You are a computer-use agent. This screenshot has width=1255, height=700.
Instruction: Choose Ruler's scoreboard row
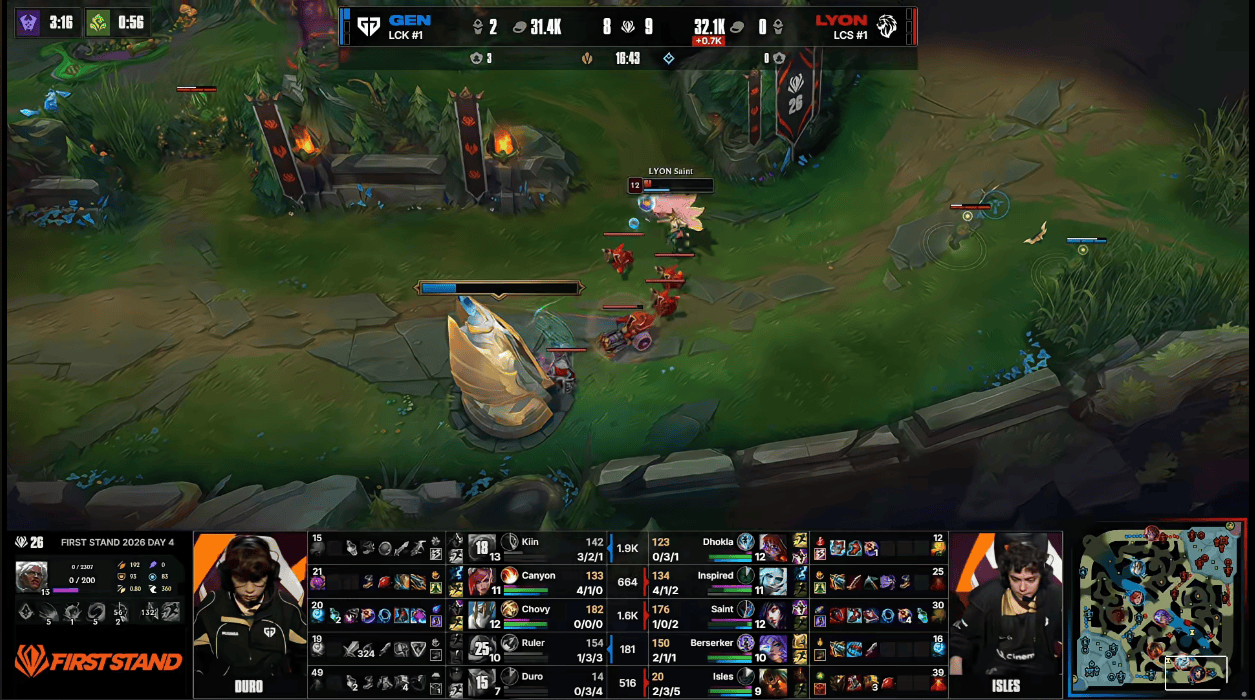point(528,649)
